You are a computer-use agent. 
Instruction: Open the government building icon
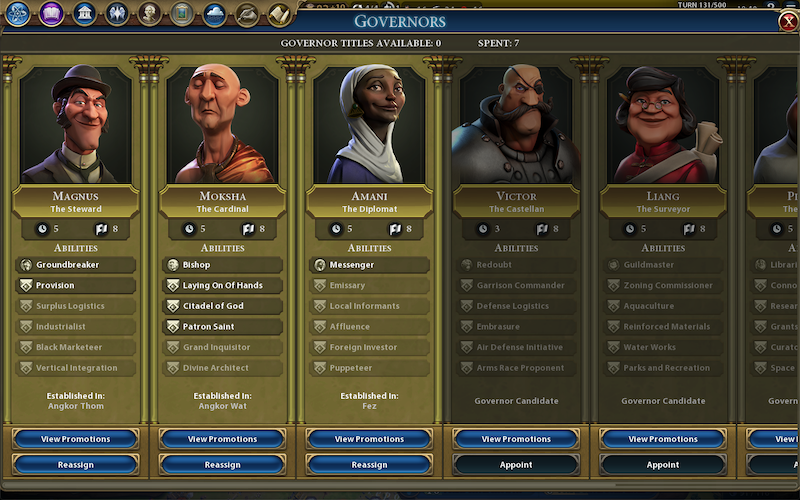(x=85, y=14)
